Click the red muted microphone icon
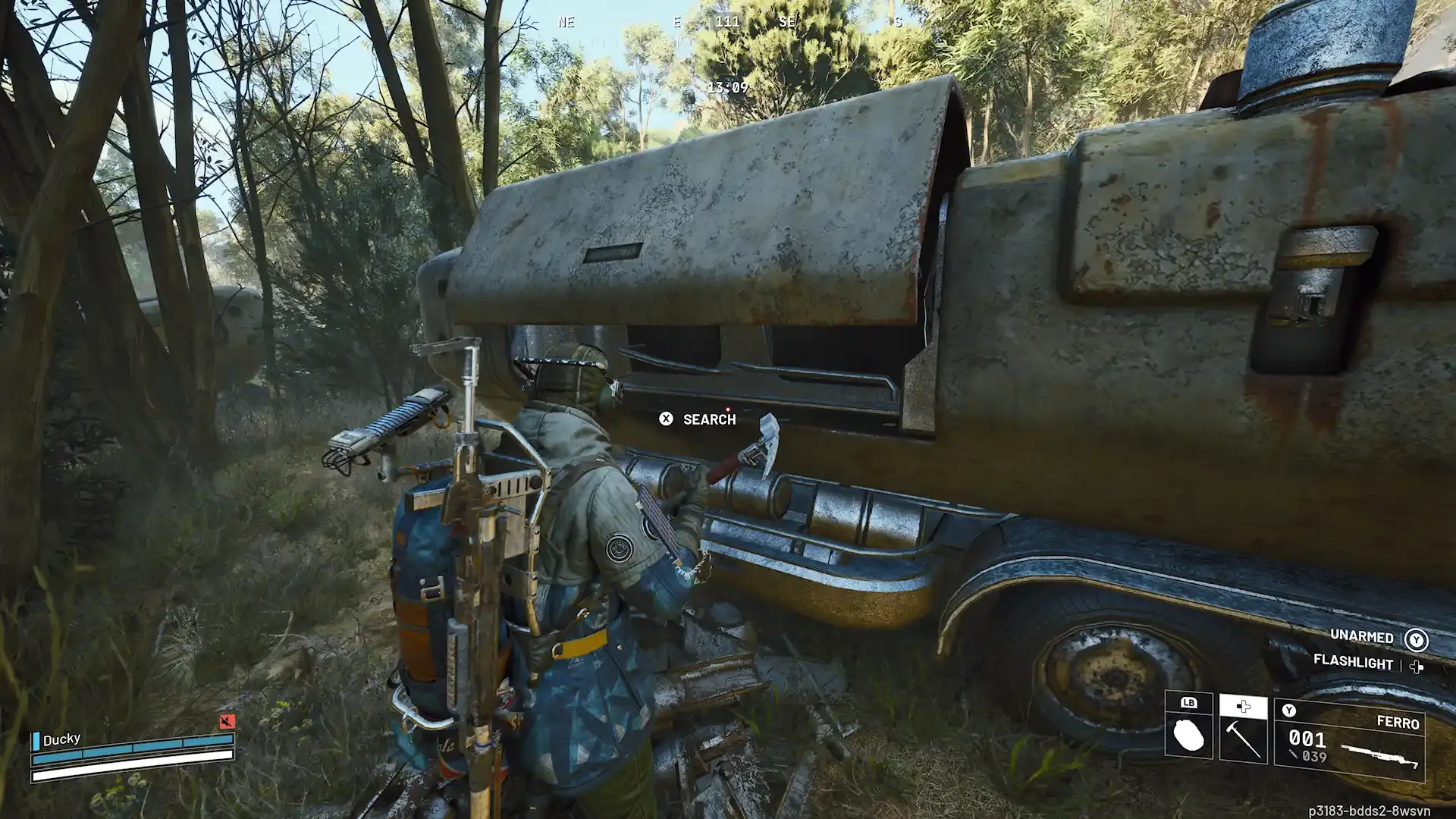This screenshot has height=819, width=1456. click(x=227, y=722)
